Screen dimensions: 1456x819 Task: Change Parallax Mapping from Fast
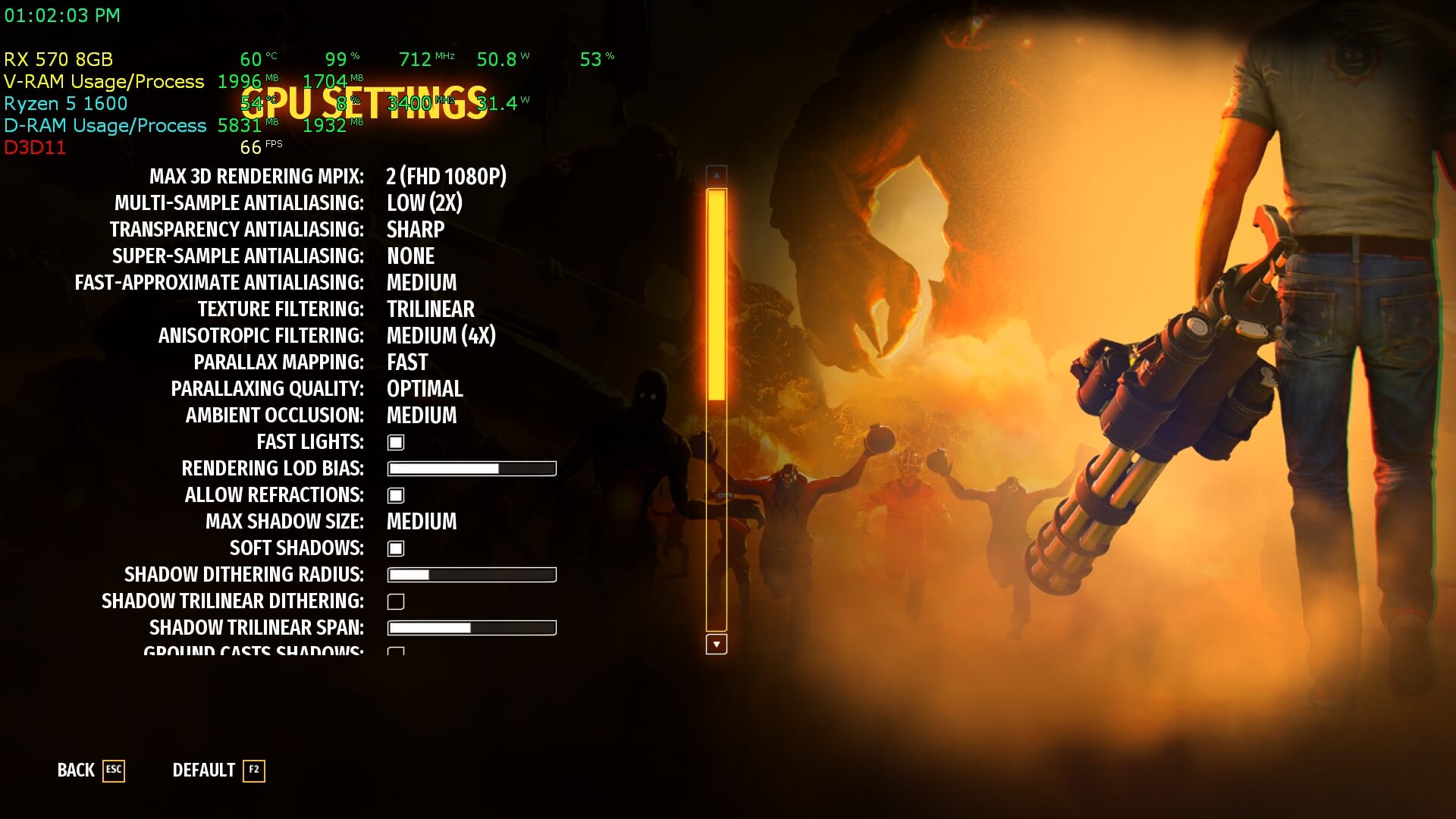pos(407,362)
